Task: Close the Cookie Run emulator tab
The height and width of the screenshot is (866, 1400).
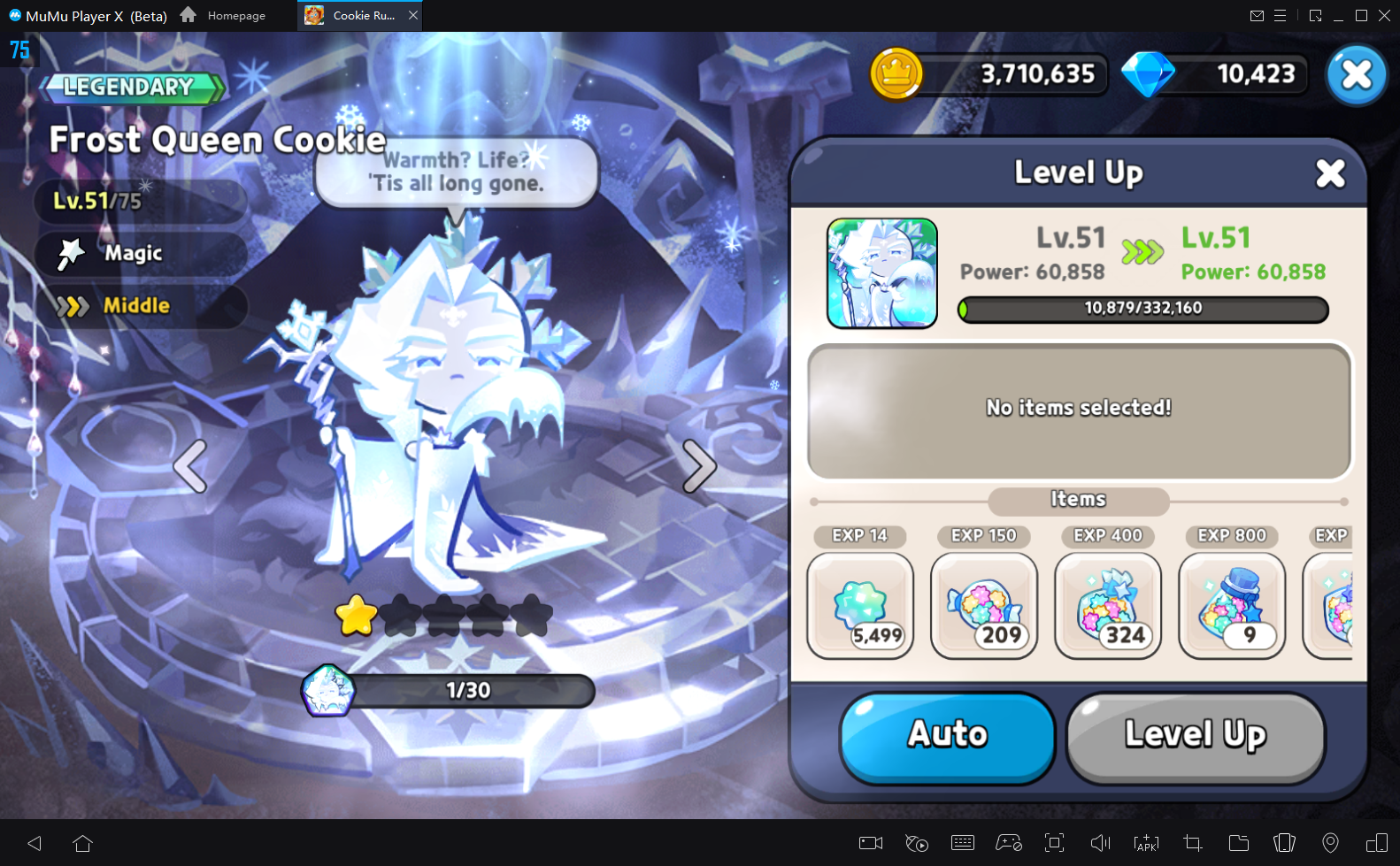Action: [x=413, y=15]
